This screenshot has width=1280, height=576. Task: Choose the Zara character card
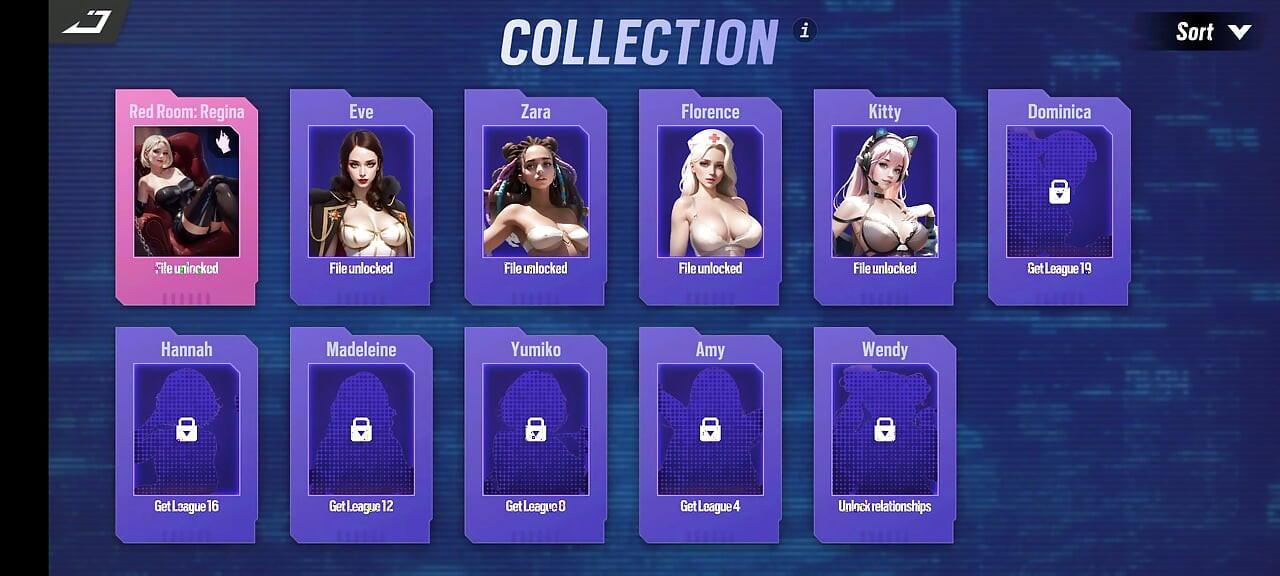tap(535, 196)
